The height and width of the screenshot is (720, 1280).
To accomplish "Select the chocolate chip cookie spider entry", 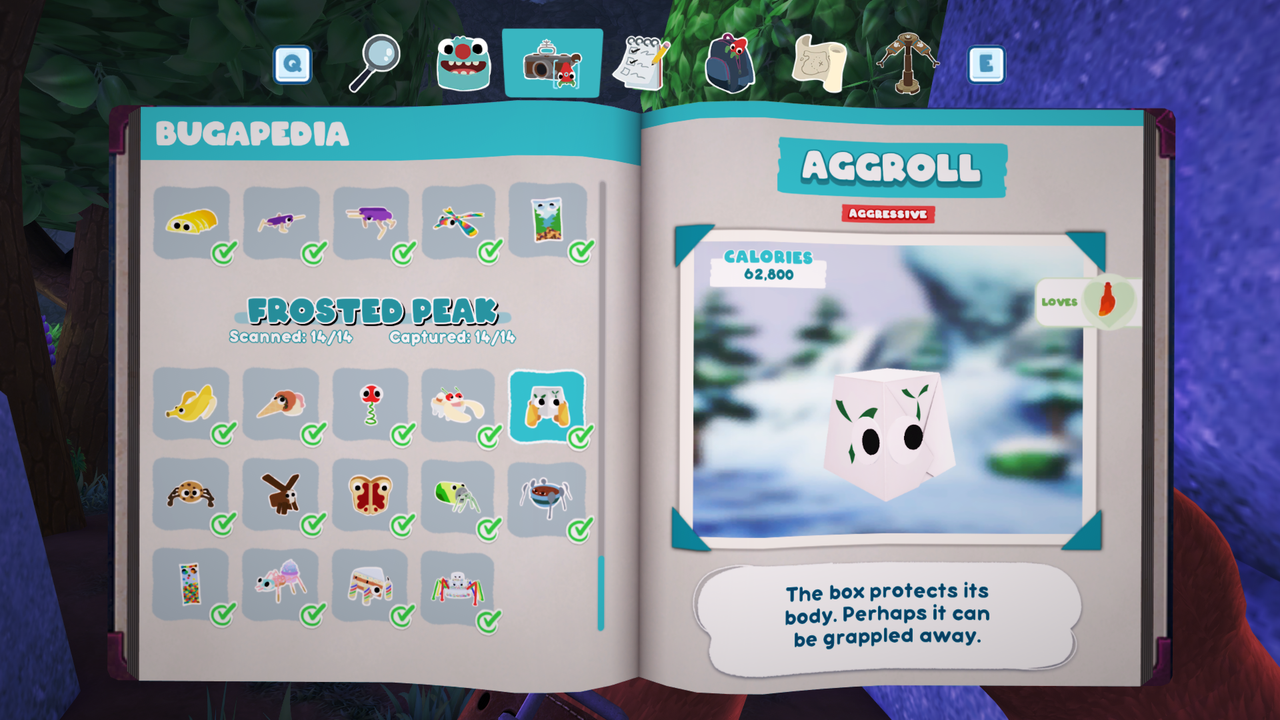I will pos(192,494).
